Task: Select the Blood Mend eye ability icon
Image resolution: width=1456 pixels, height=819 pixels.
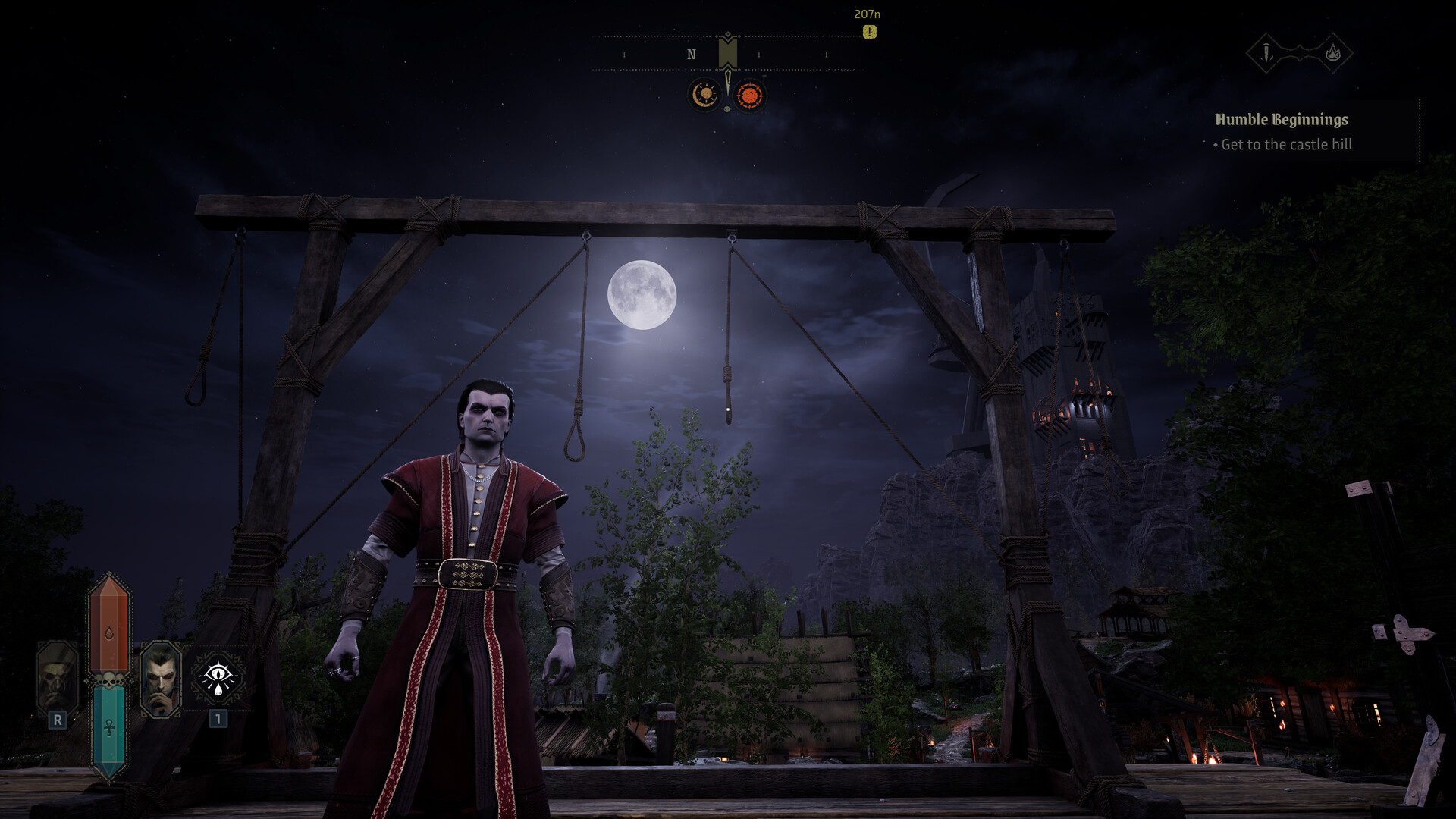Action: point(218,678)
